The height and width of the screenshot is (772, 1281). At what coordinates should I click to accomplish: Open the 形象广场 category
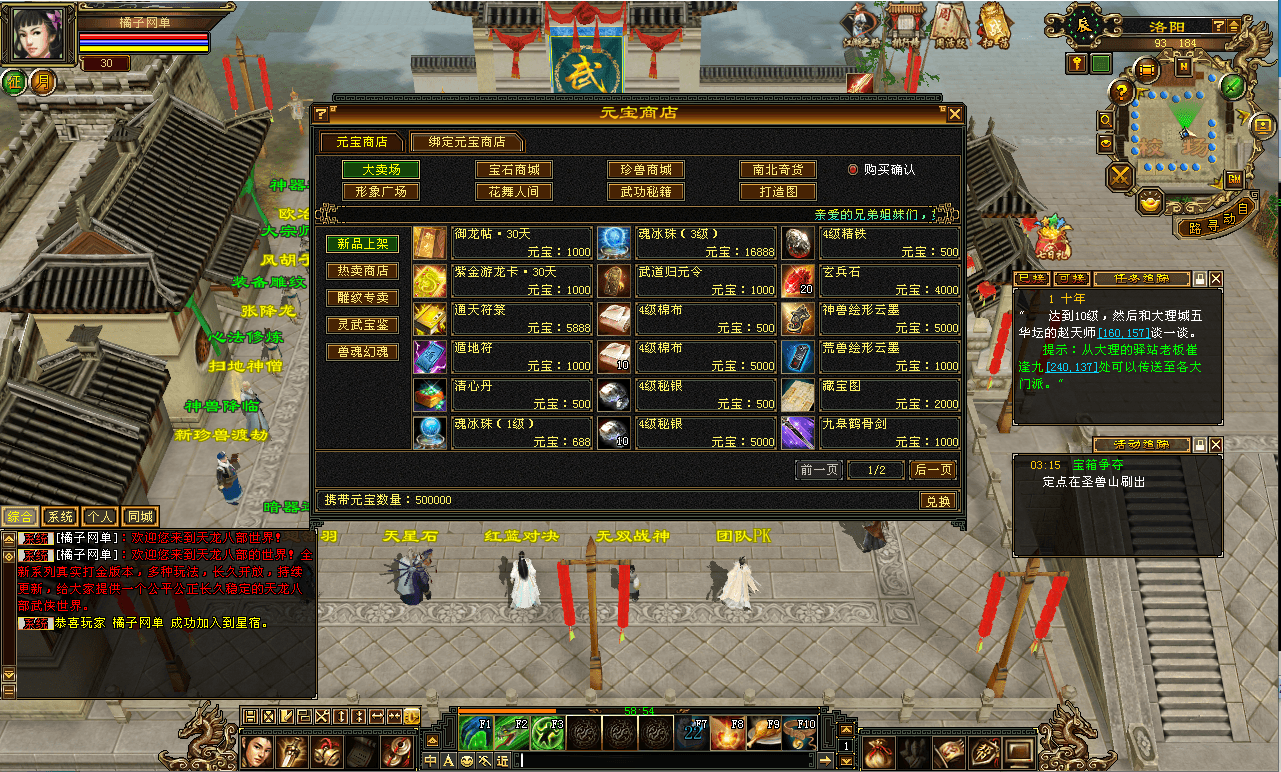[x=381, y=191]
